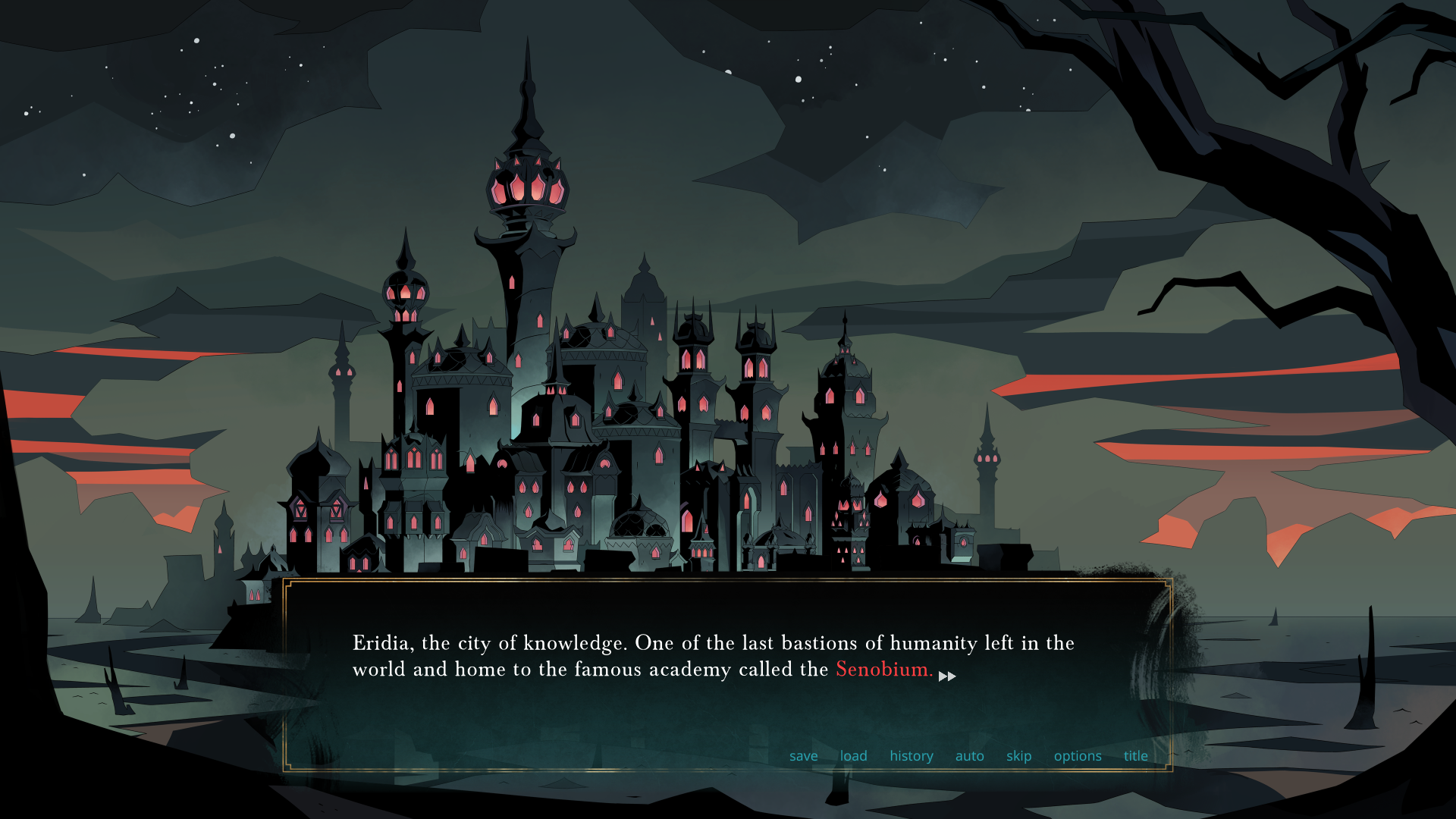Image resolution: width=1456 pixels, height=819 pixels.
Task: Toggle auto-advance mode
Action: (x=969, y=756)
